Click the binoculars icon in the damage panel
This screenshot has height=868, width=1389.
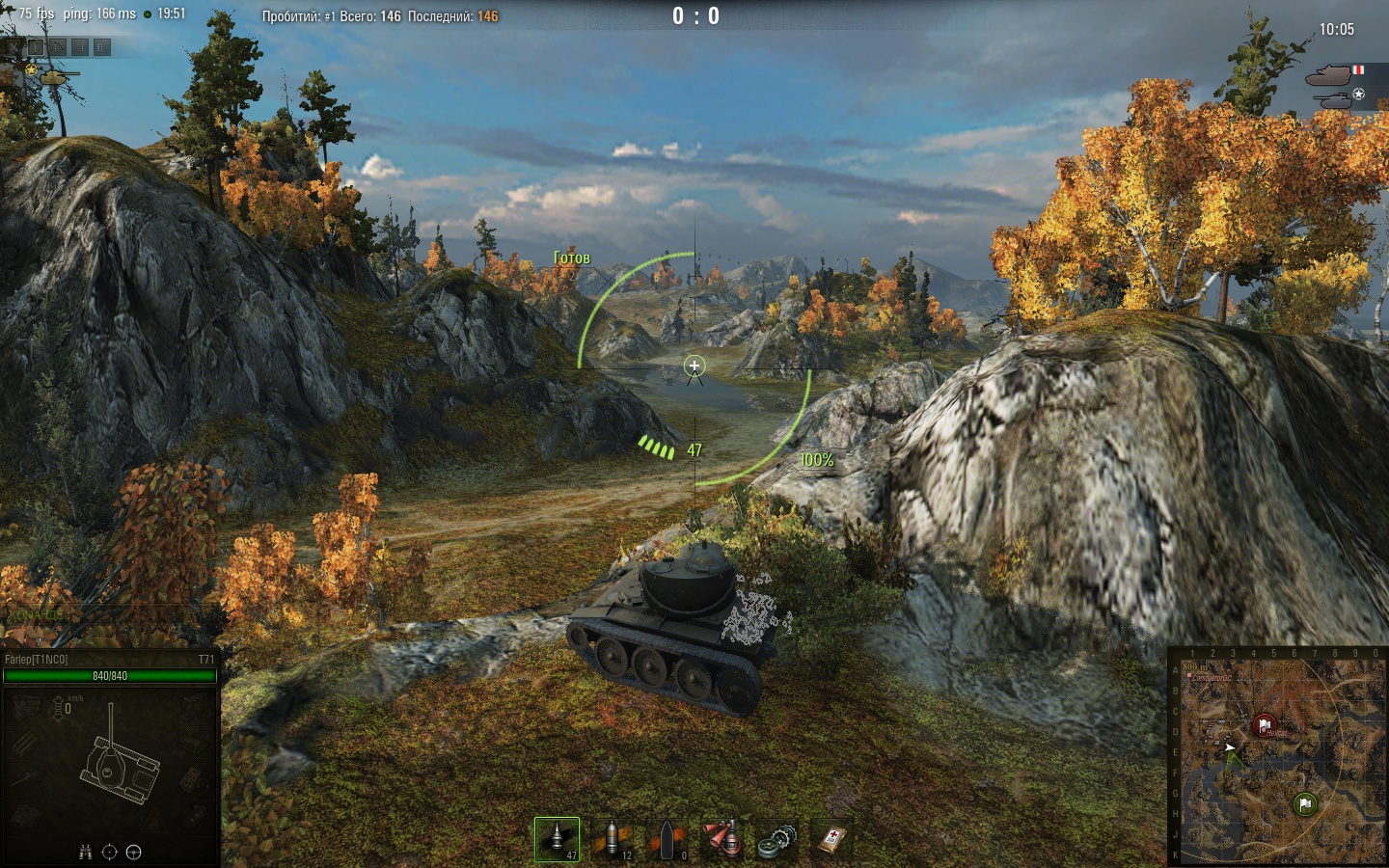tap(85, 852)
